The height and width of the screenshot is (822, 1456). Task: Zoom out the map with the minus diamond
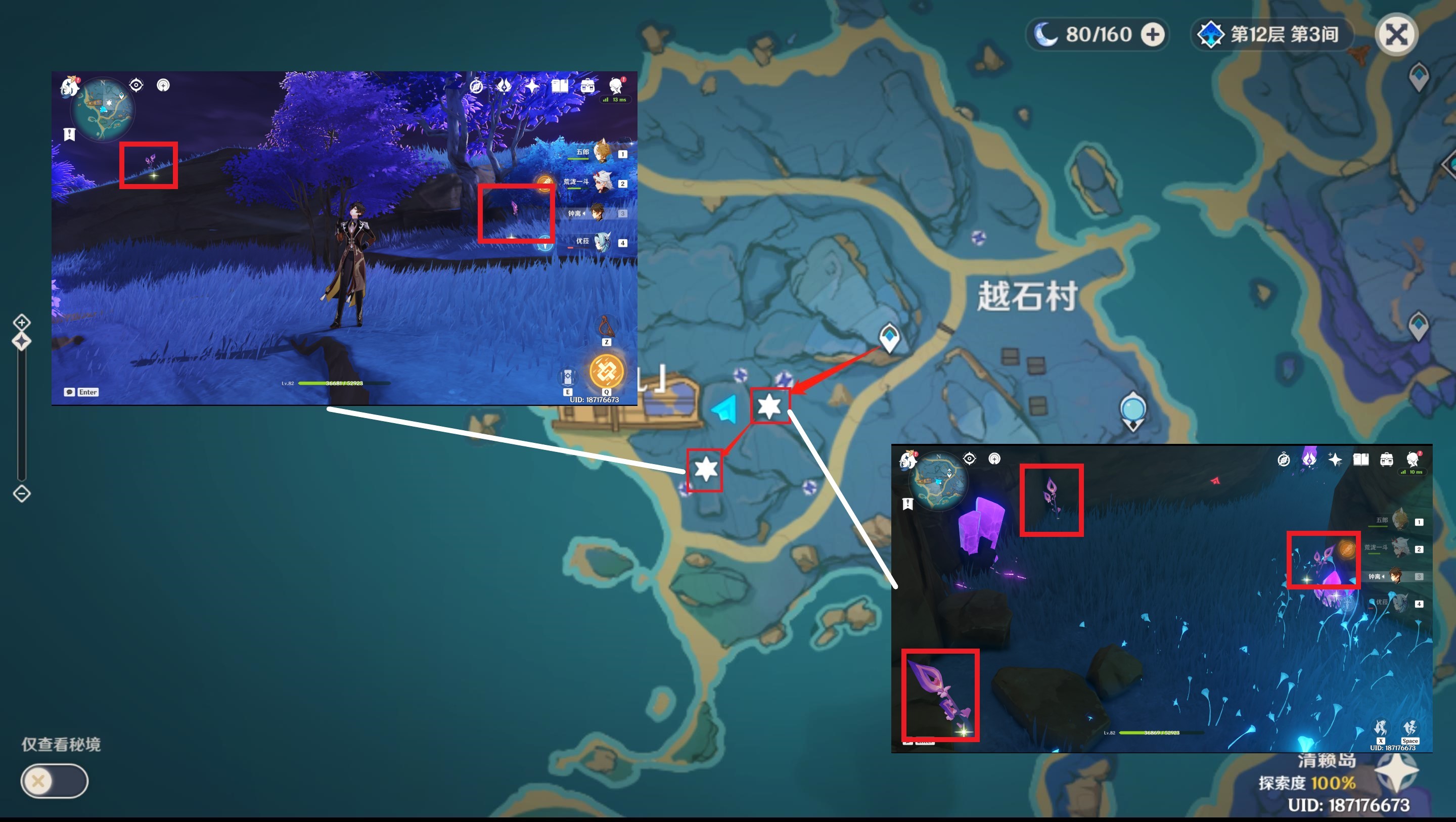pyautogui.click(x=21, y=493)
